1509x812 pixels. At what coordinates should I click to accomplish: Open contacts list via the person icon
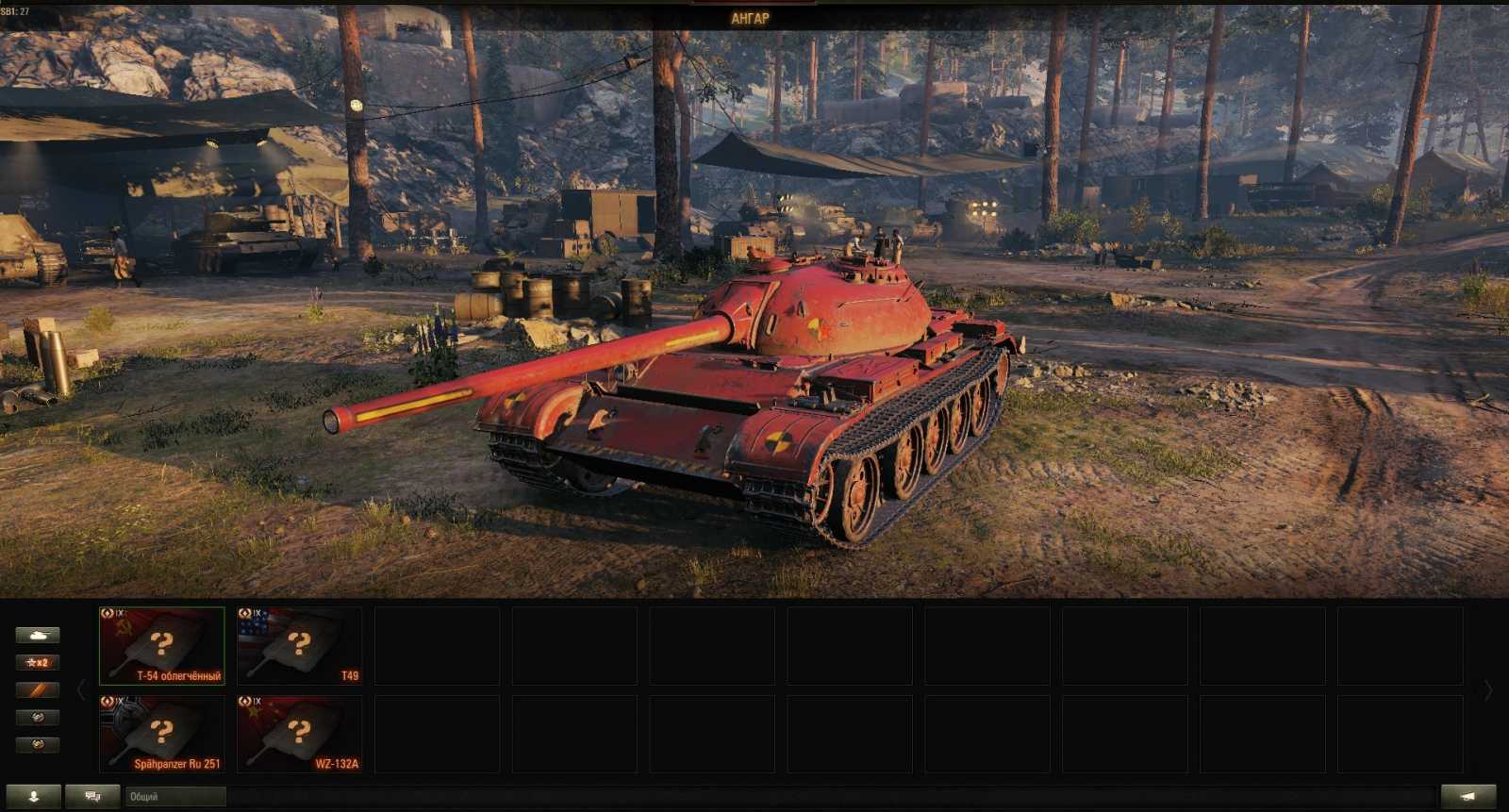coord(34,797)
